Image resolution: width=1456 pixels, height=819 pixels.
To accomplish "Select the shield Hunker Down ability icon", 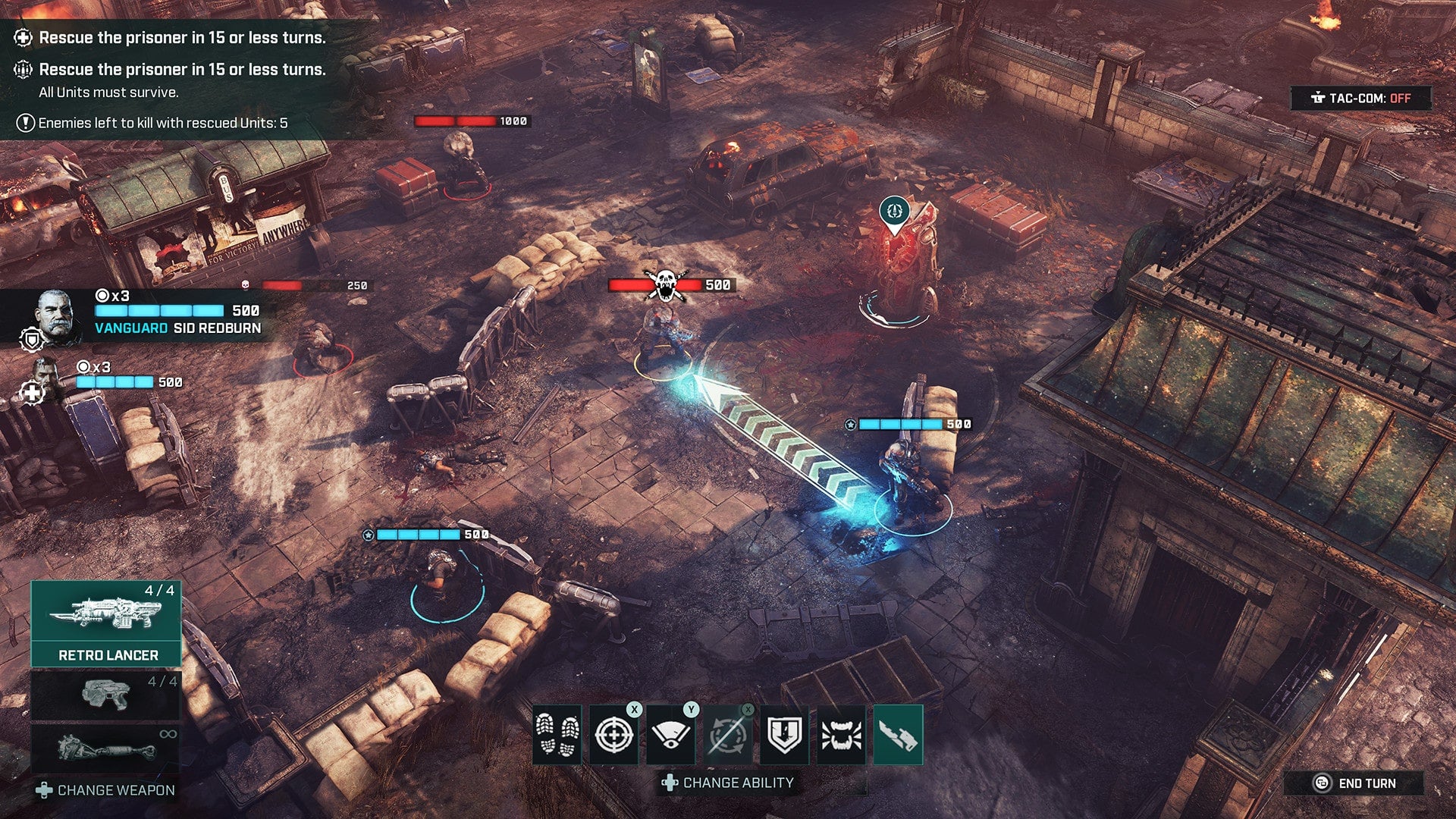I will 786,732.
